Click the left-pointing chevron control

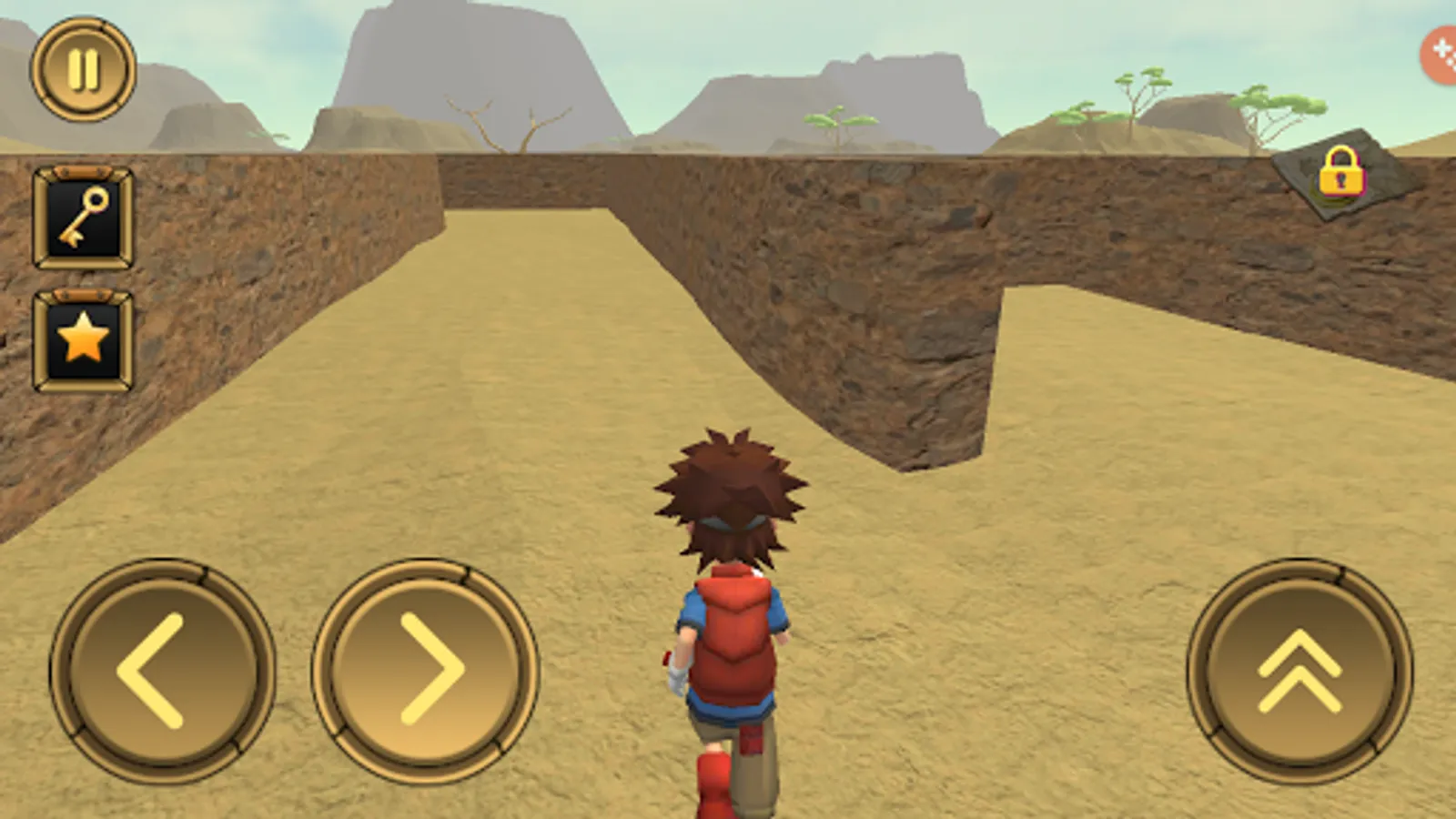[162, 669]
